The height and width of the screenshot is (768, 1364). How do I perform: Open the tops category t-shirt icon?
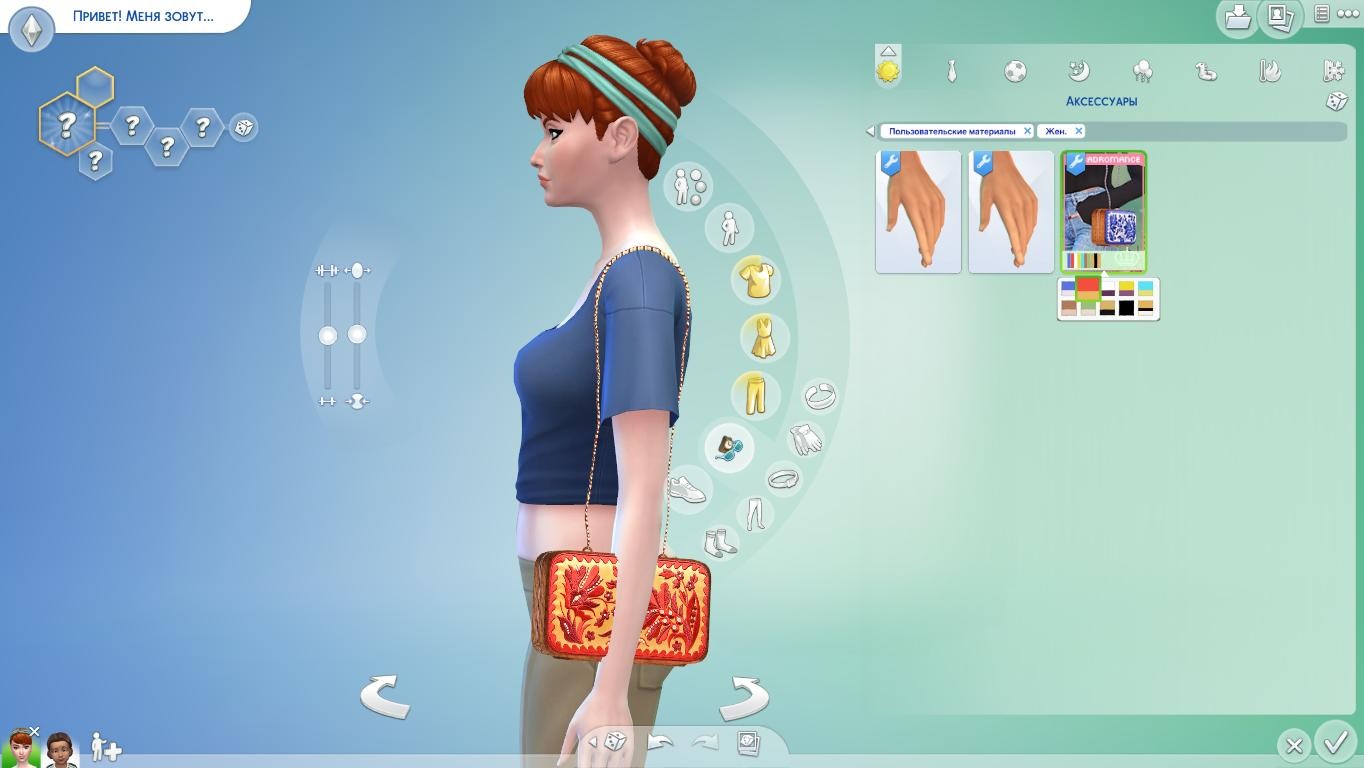click(756, 279)
